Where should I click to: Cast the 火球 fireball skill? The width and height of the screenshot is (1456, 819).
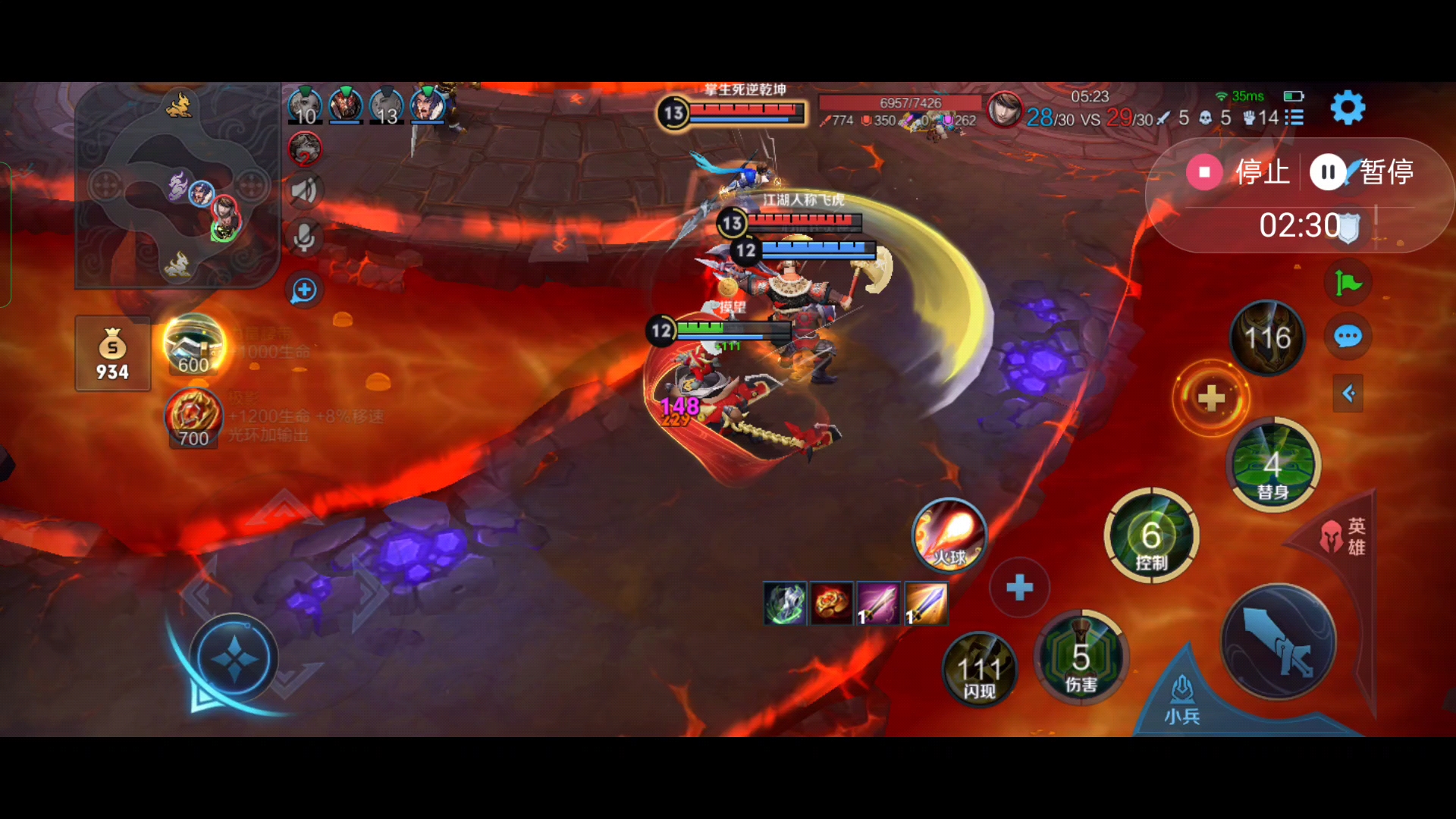[x=949, y=536]
